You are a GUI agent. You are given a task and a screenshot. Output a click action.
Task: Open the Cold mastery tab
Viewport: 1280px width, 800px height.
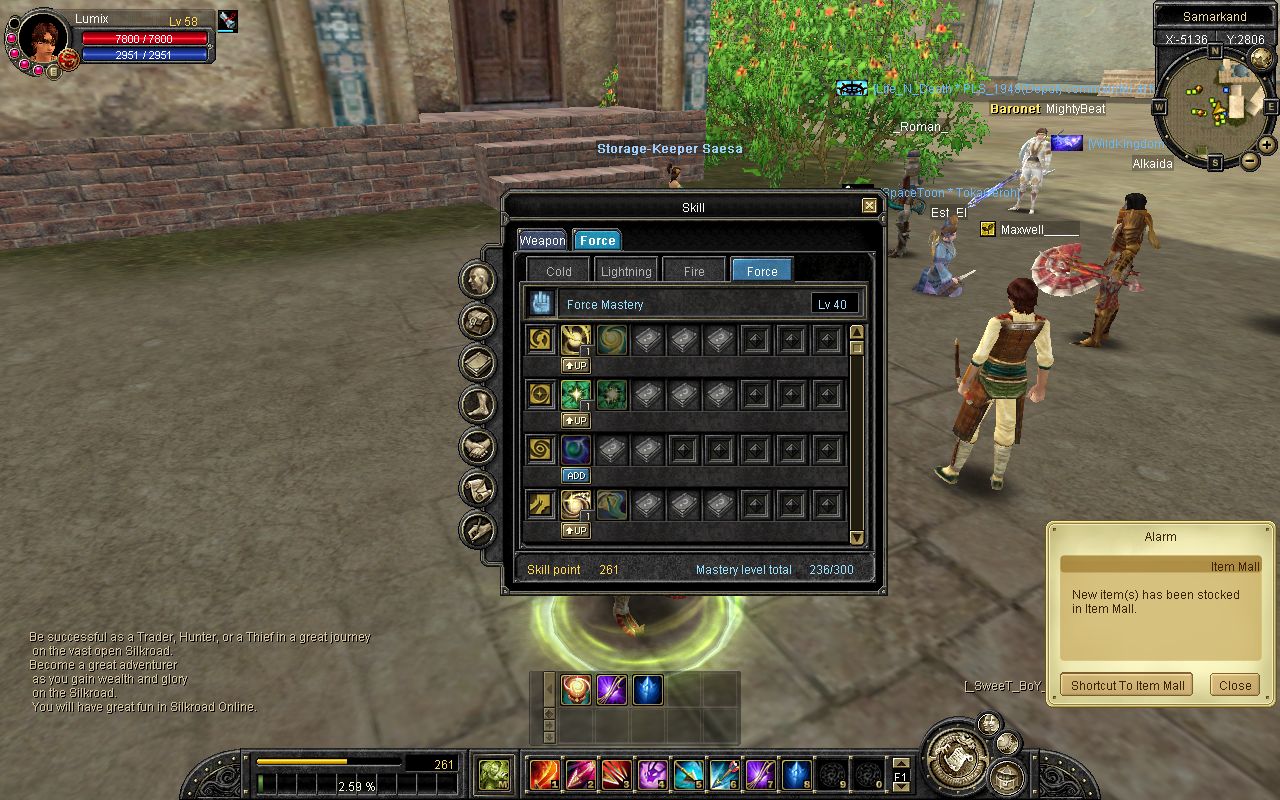point(558,271)
